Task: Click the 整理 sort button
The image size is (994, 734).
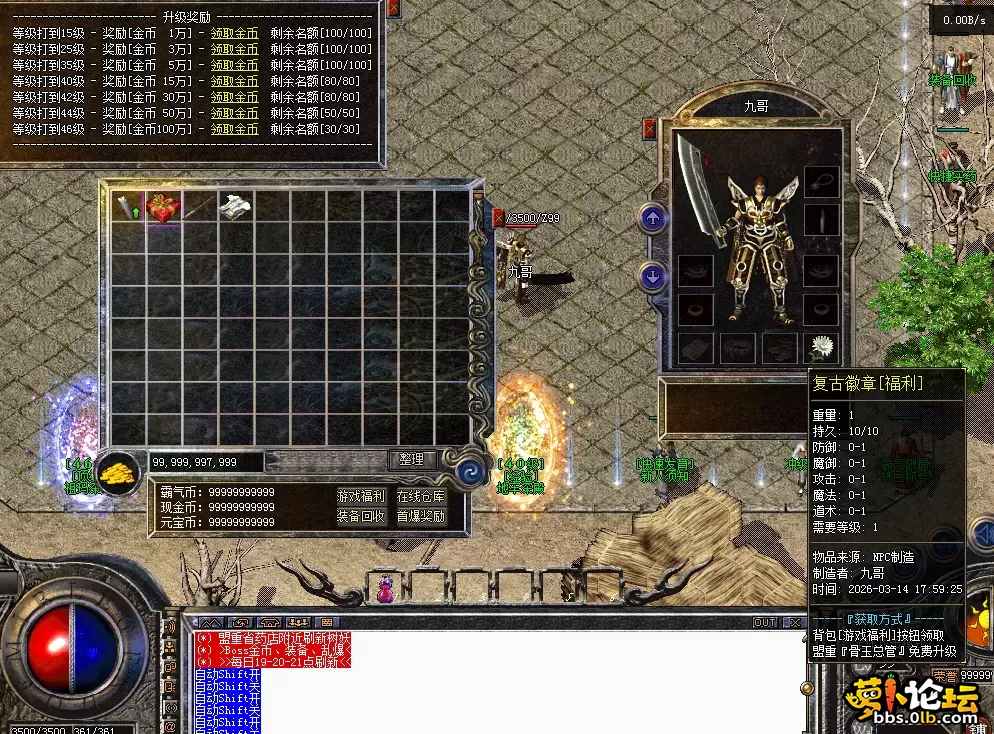Action: click(x=412, y=459)
